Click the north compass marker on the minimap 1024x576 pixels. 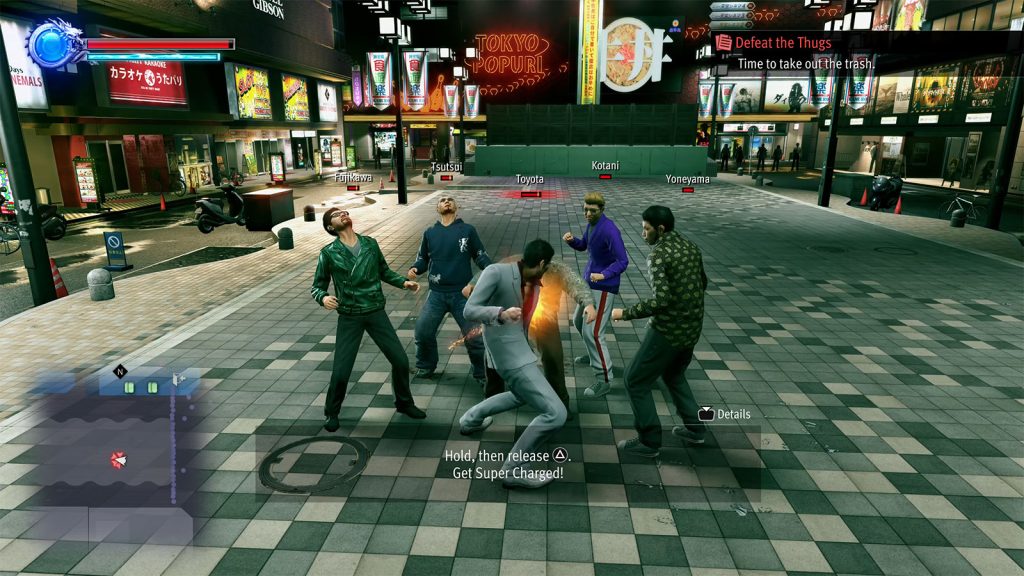tap(121, 371)
